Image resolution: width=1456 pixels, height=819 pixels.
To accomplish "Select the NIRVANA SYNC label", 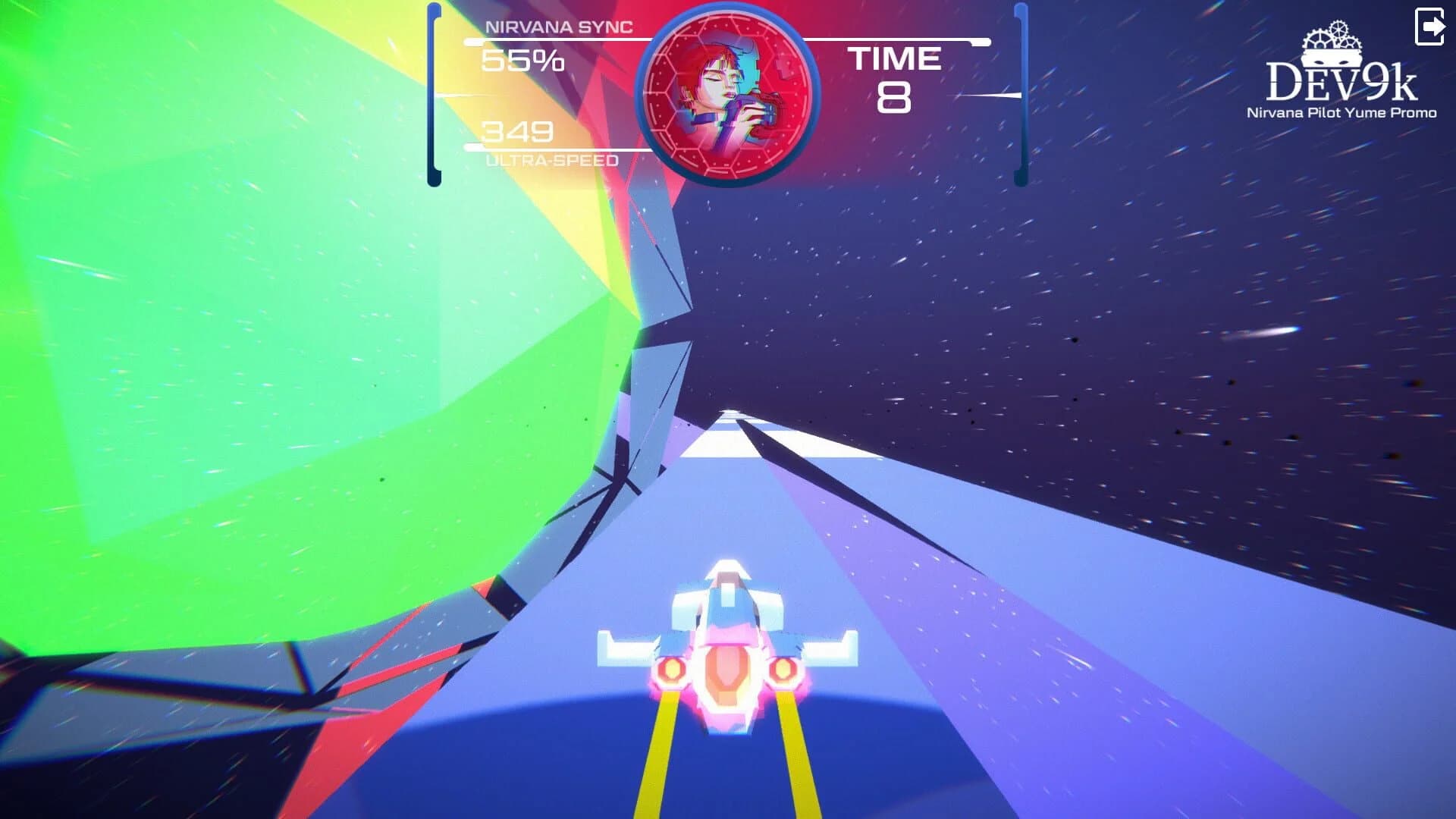I will tap(559, 28).
